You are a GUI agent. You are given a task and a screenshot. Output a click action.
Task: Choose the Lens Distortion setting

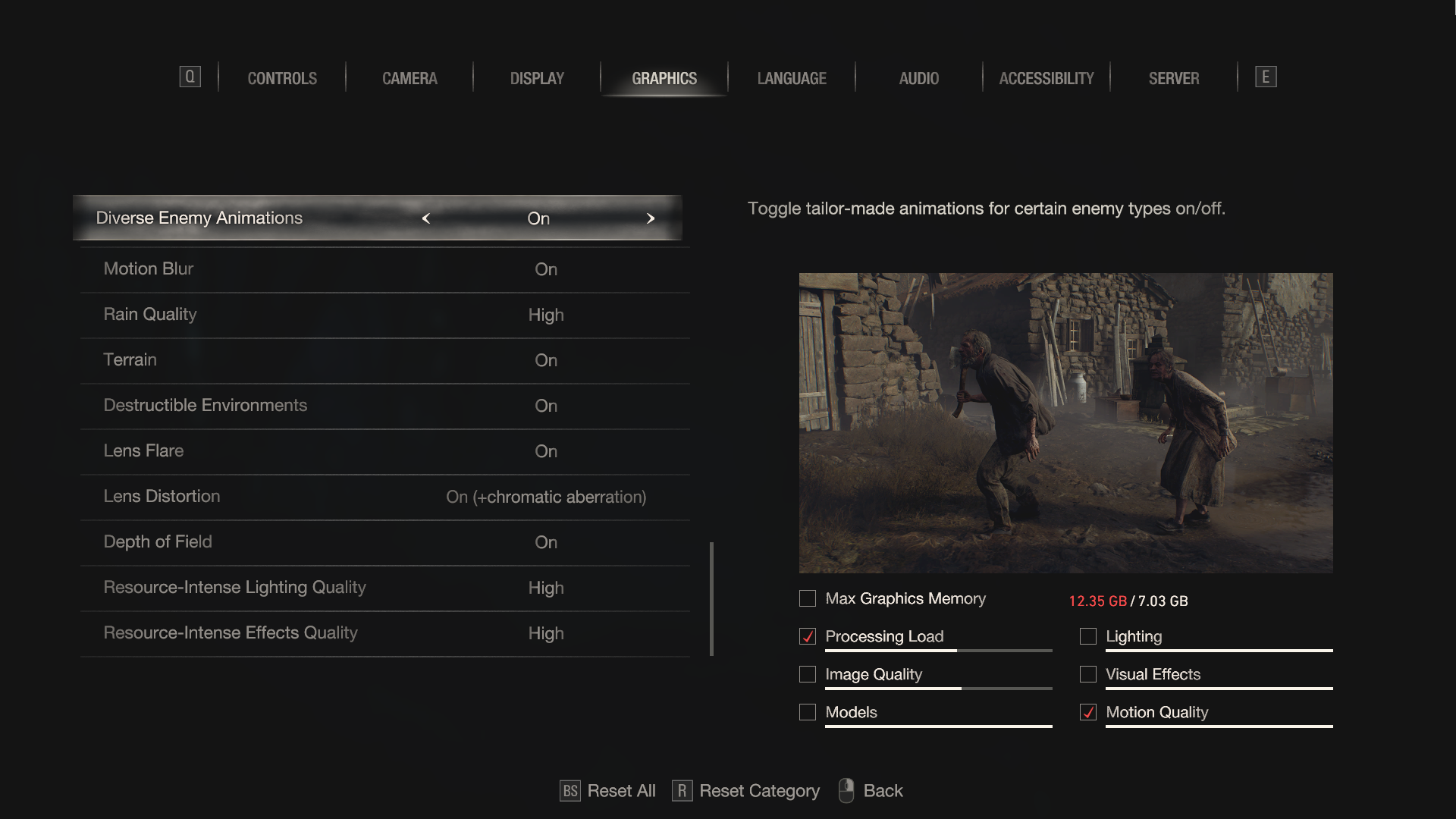click(384, 497)
